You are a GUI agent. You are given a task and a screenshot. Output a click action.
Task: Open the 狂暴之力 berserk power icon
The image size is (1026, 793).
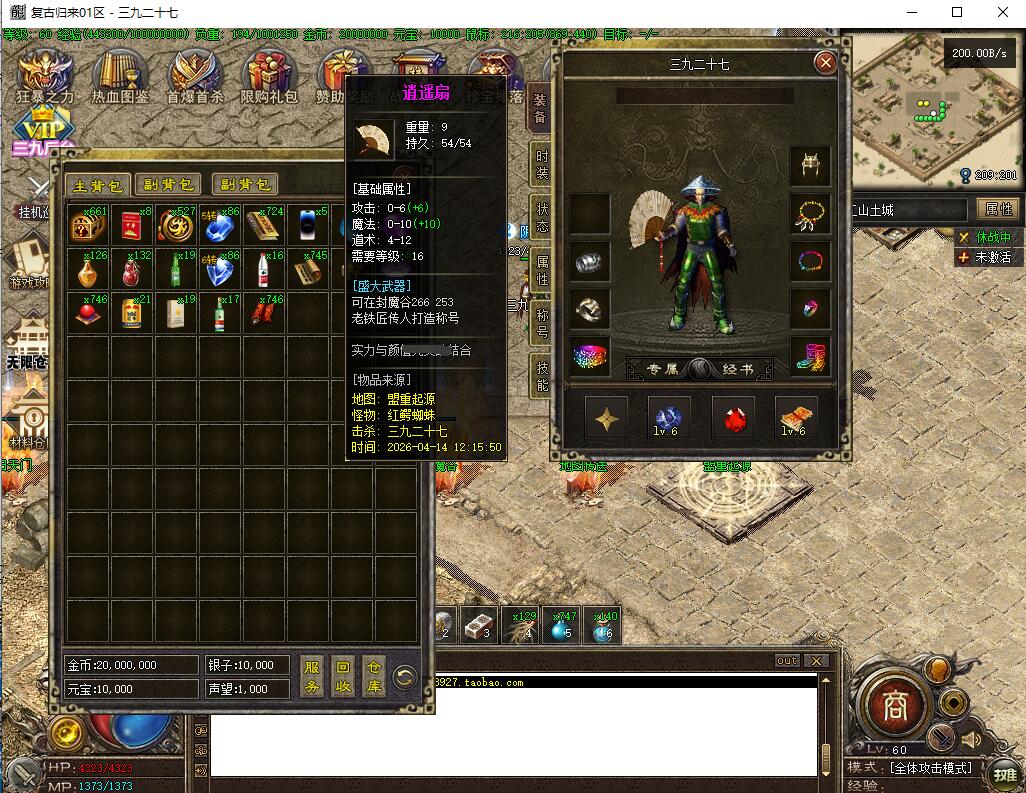click(45, 77)
